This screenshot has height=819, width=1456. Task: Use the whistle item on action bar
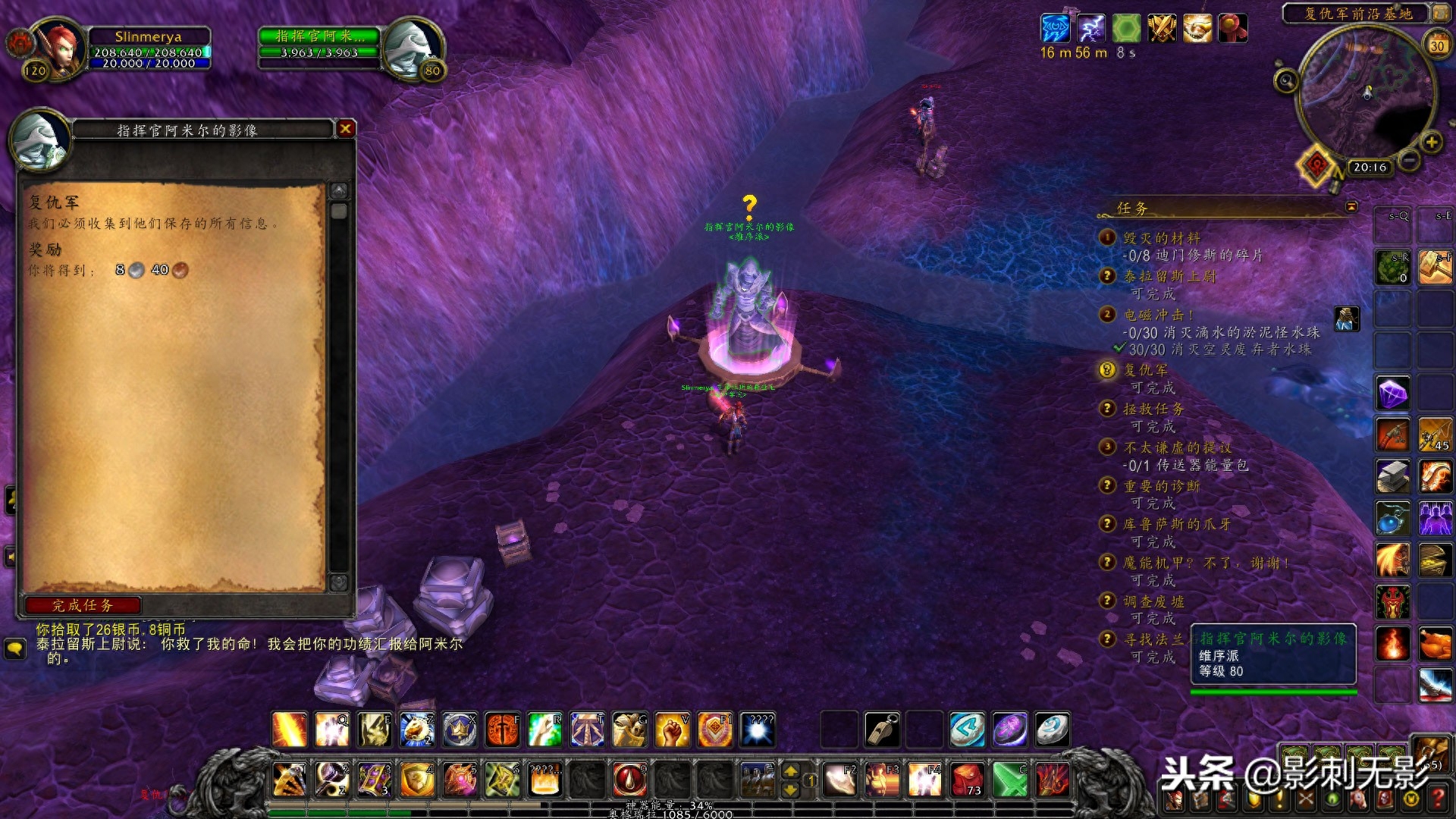882,730
